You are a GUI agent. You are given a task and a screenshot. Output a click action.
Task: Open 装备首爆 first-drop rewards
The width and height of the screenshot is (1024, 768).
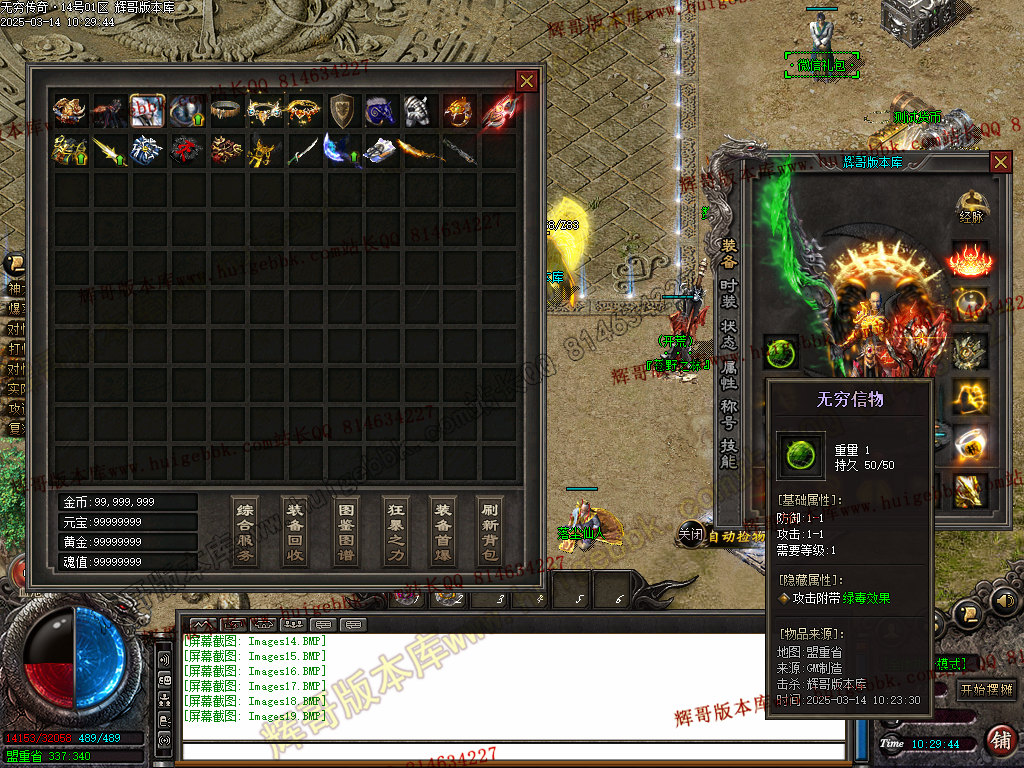(x=442, y=531)
